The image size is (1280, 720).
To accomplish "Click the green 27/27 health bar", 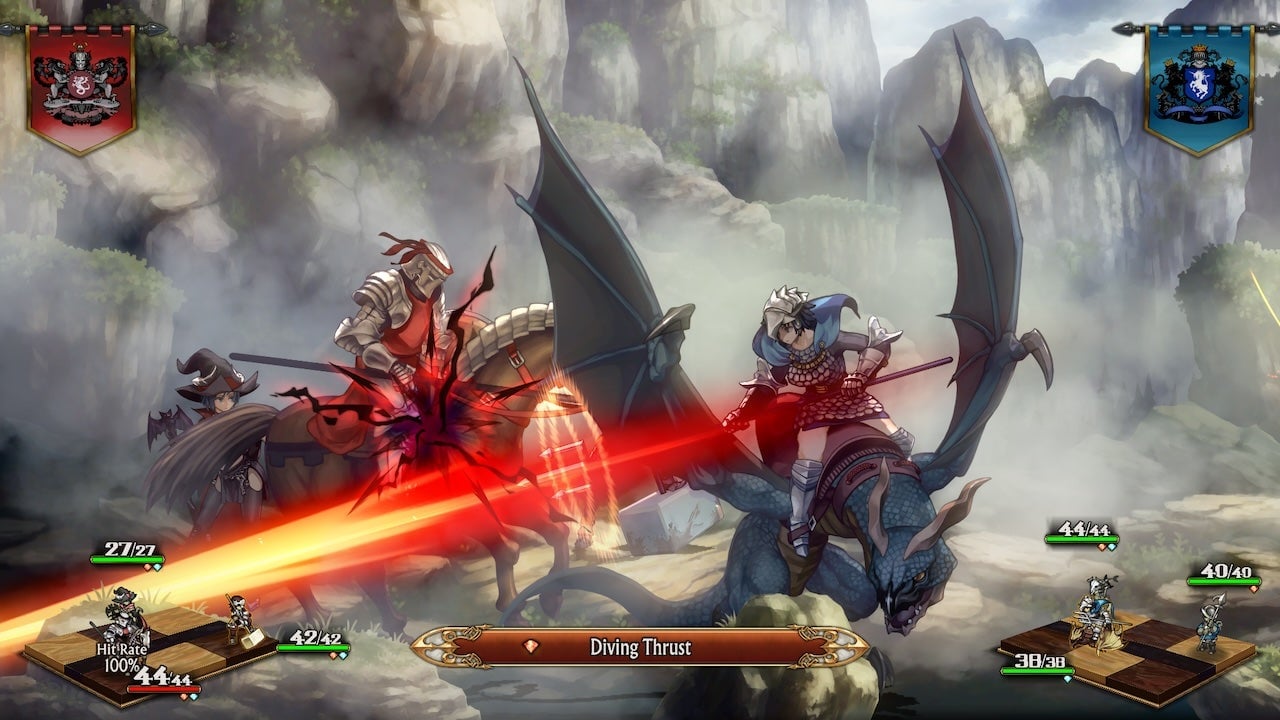I will pos(126,557).
